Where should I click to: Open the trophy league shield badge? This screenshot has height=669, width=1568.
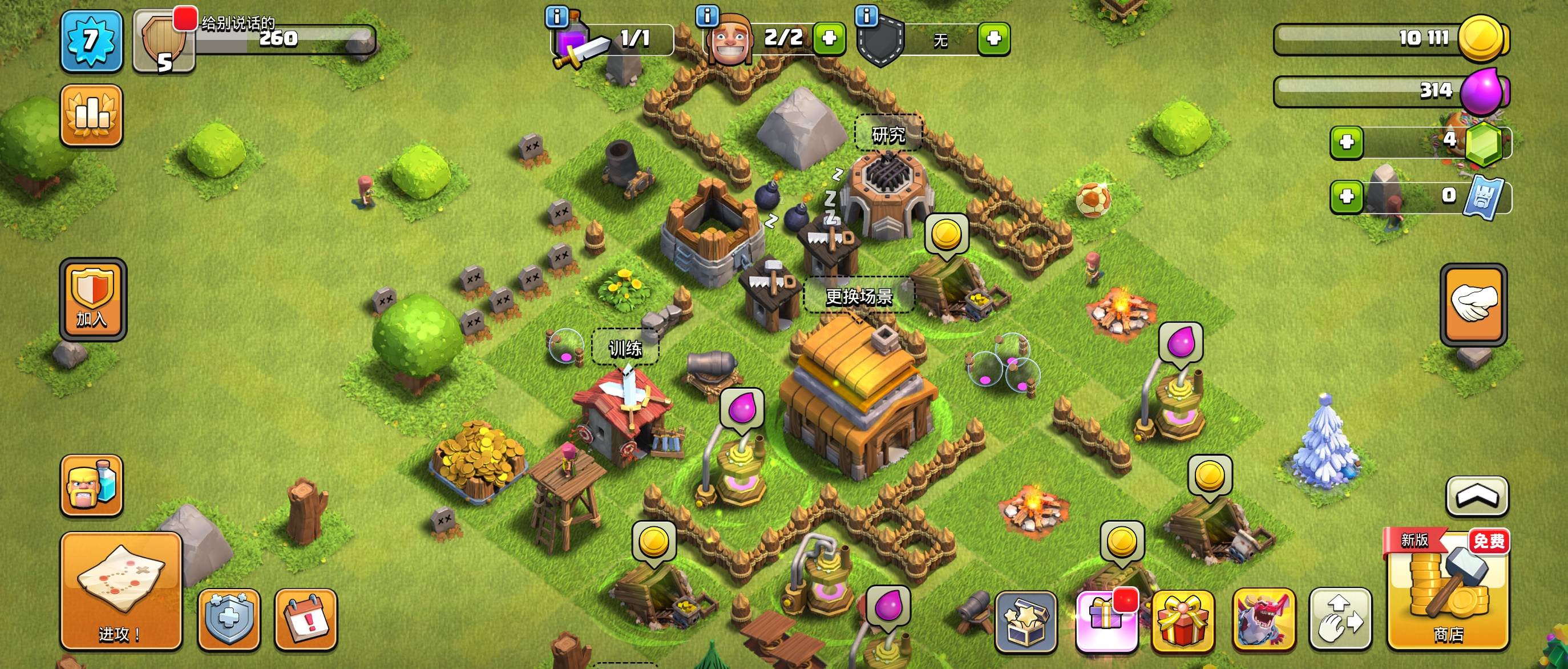click(x=164, y=41)
